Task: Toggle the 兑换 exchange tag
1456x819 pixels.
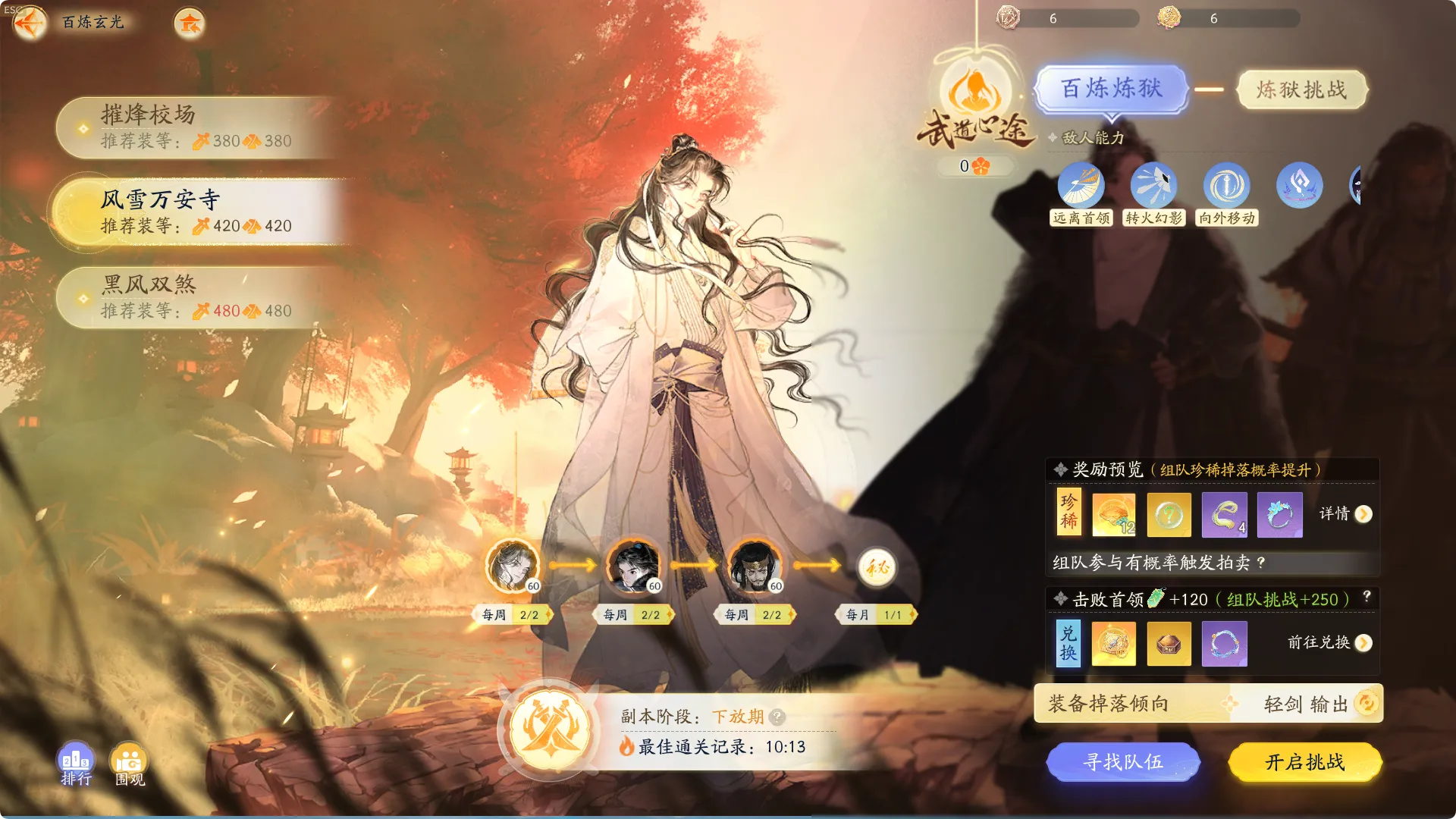Action: pos(1068,643)
